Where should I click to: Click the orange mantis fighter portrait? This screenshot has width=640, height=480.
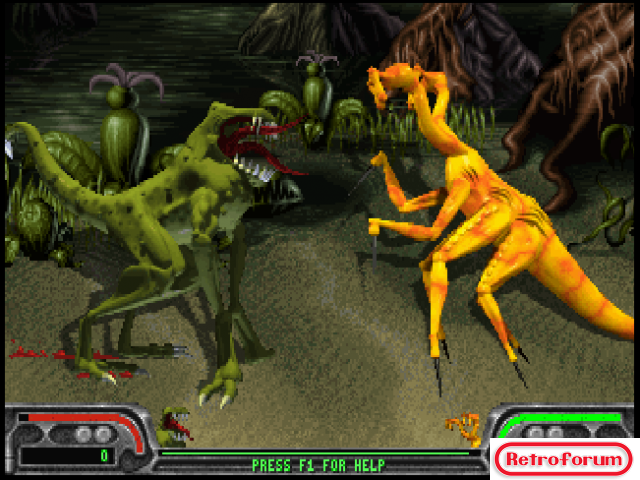[464, 429]
